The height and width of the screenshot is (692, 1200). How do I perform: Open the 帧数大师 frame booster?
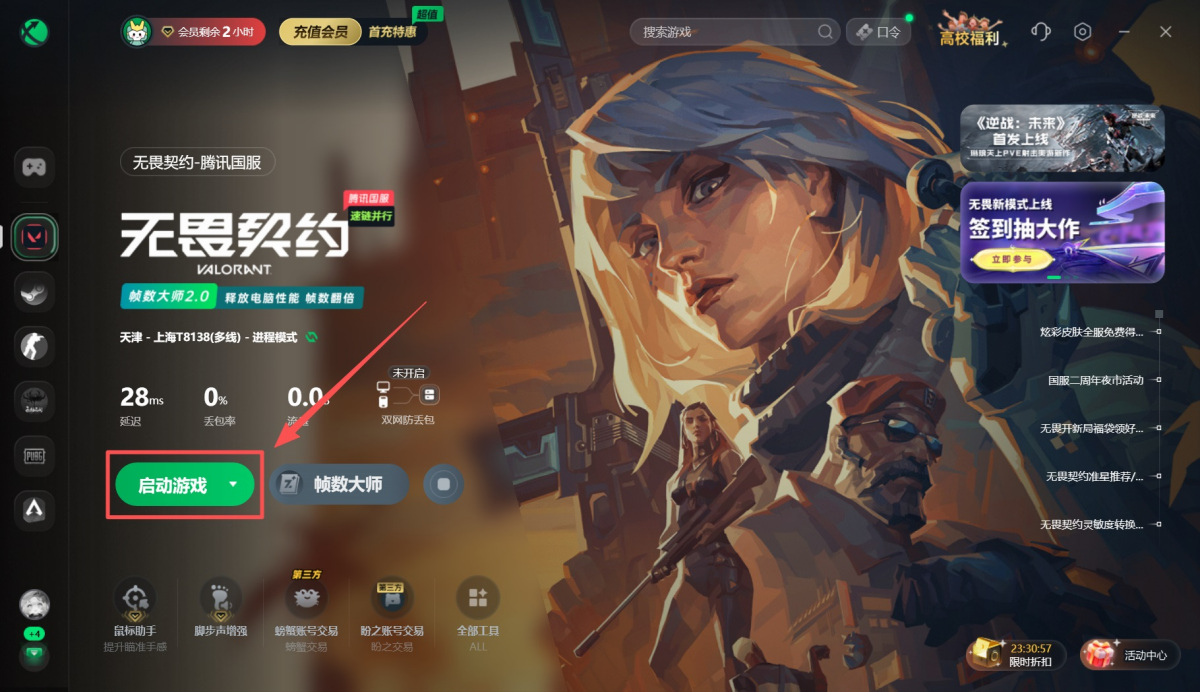pos(339,485)
